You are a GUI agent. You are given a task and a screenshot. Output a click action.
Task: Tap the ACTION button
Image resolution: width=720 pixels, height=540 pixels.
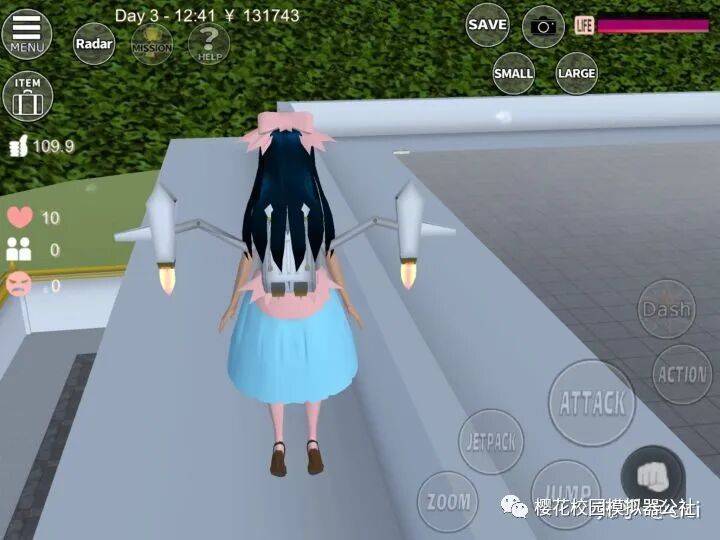pyautogui.click(x=682, y=374)
